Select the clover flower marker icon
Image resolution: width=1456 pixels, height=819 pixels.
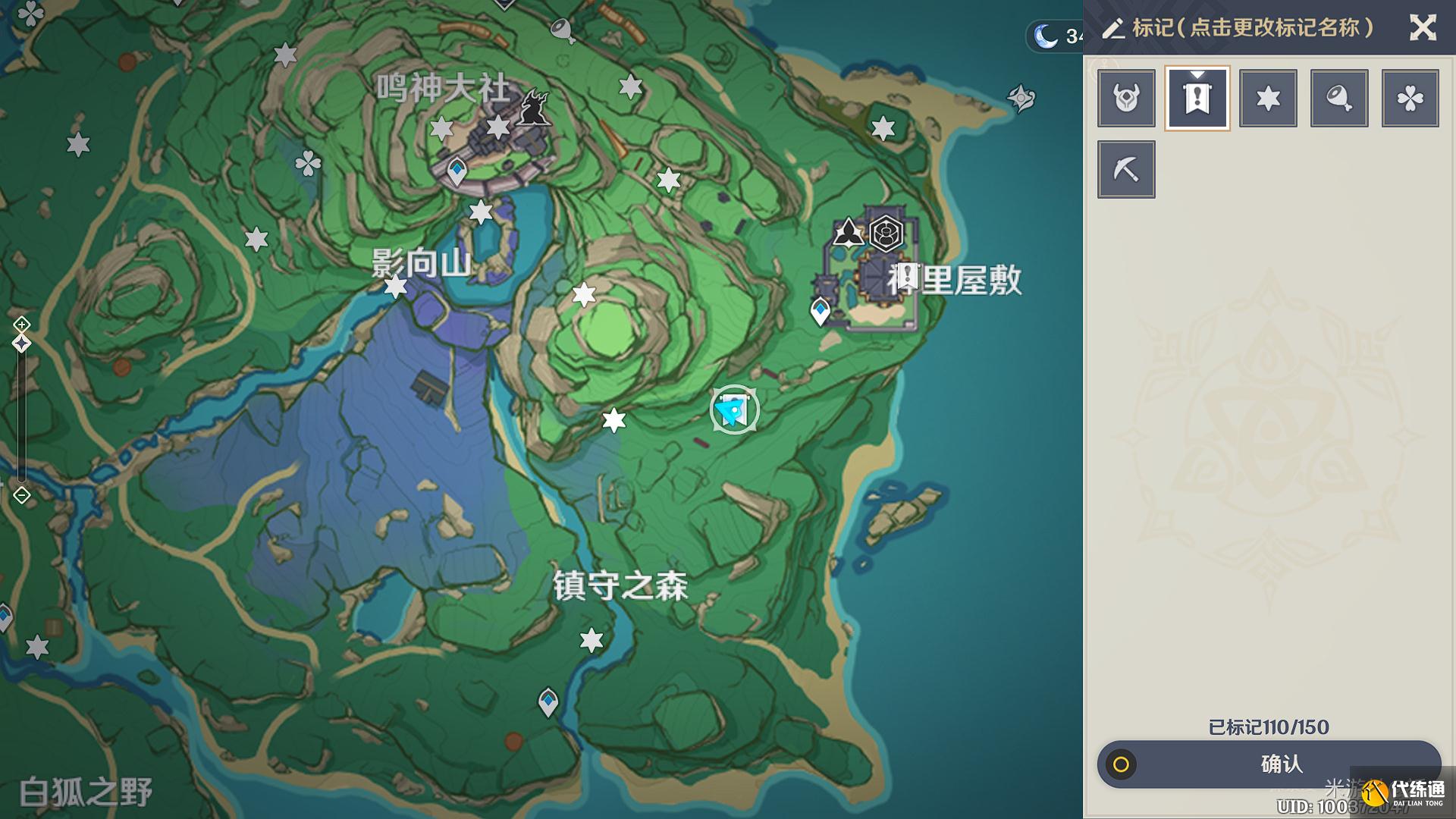point(1410,99)
